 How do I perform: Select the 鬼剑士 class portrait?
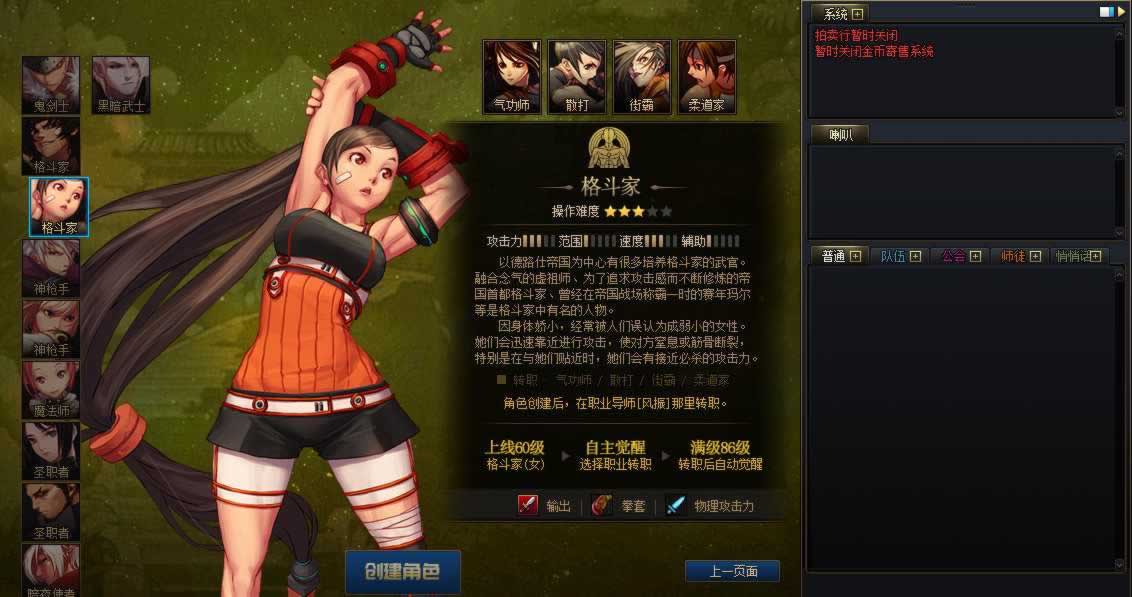51,85
